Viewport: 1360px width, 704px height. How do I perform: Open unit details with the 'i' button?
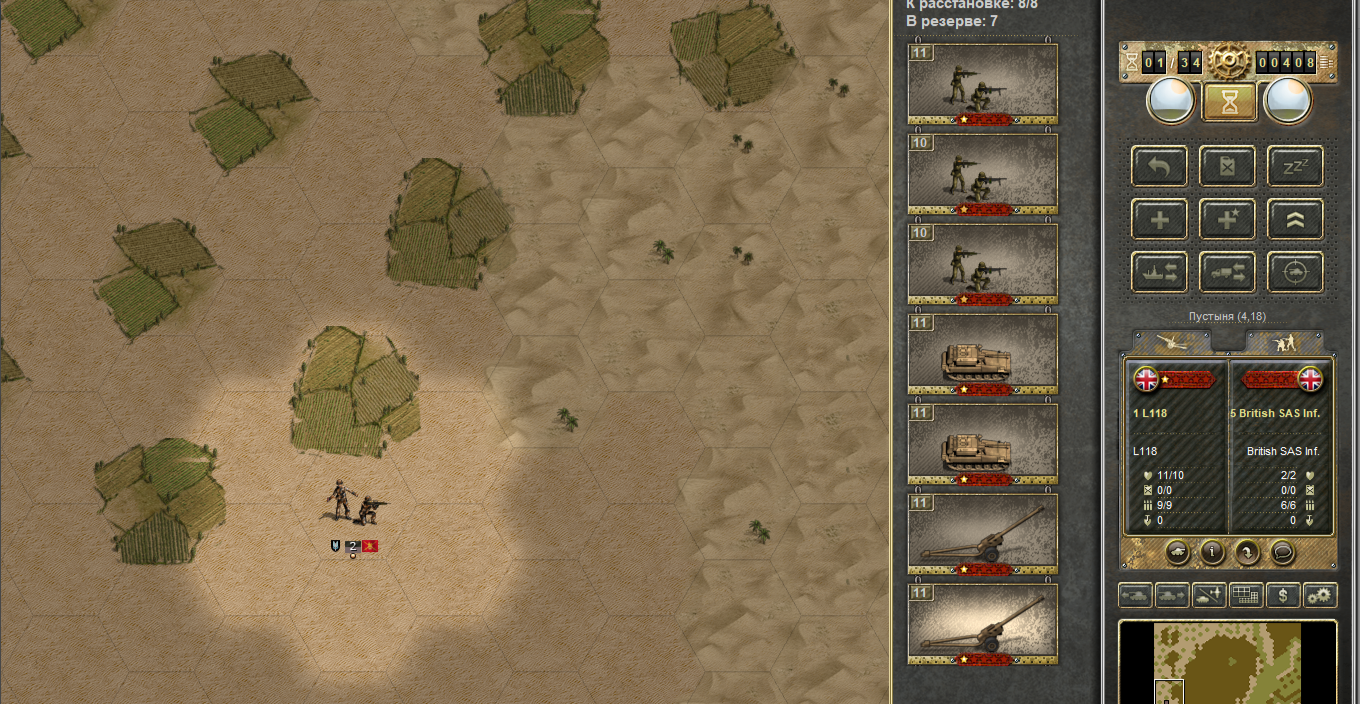pos(1212,551)
